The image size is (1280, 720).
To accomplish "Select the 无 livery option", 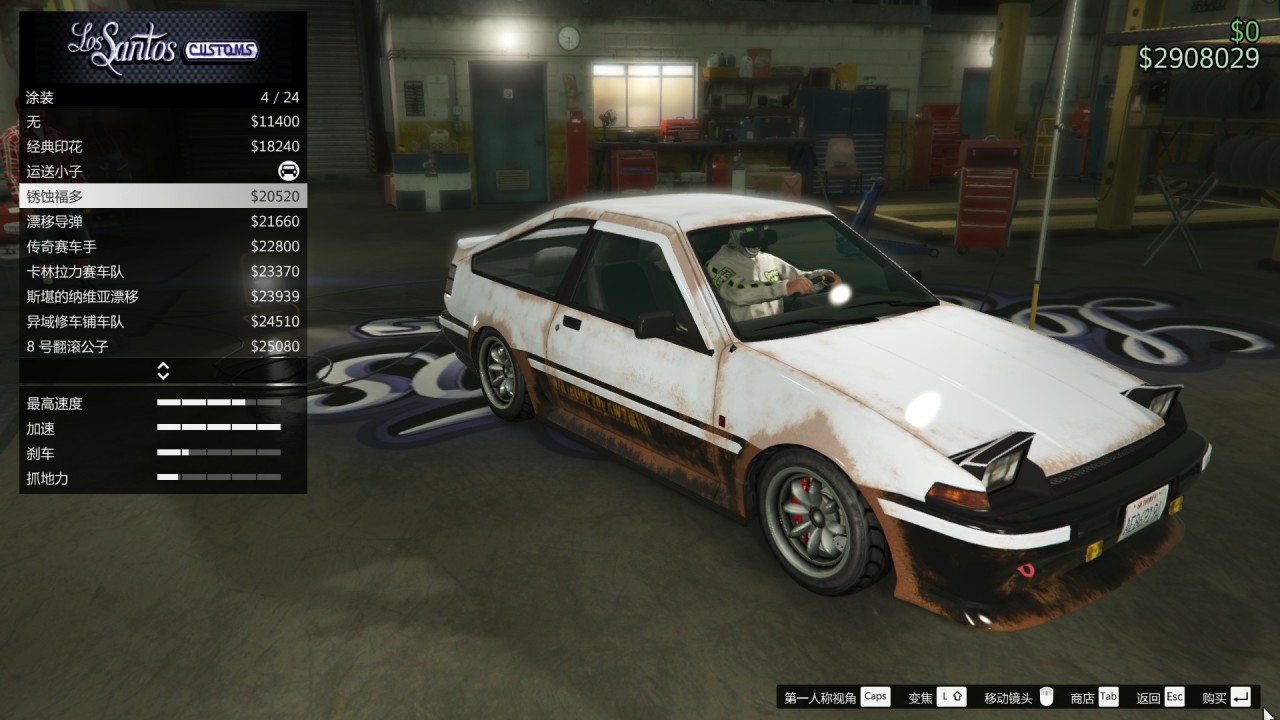I will pos(120,121).
